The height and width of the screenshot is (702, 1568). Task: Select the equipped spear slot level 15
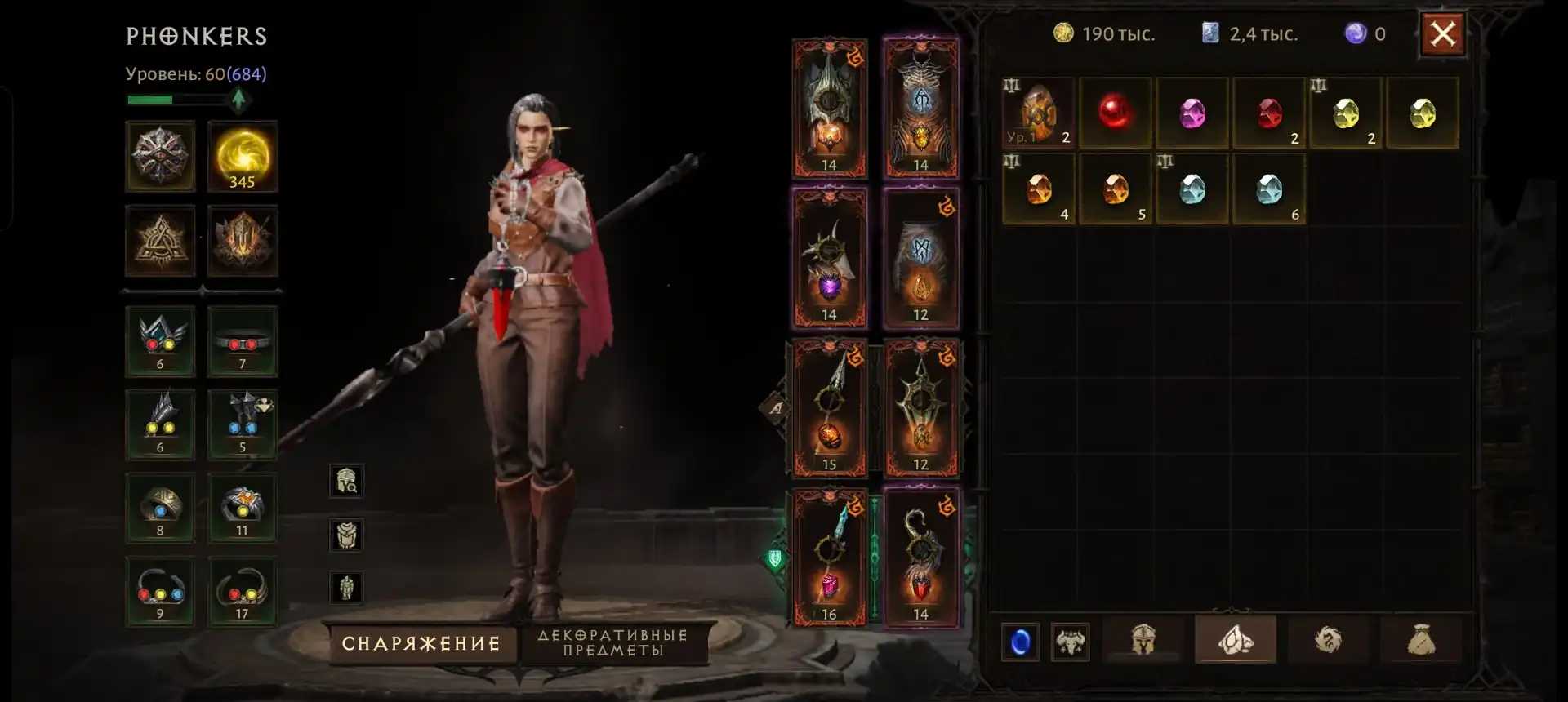pyautogui.click(x=829, y=408)
